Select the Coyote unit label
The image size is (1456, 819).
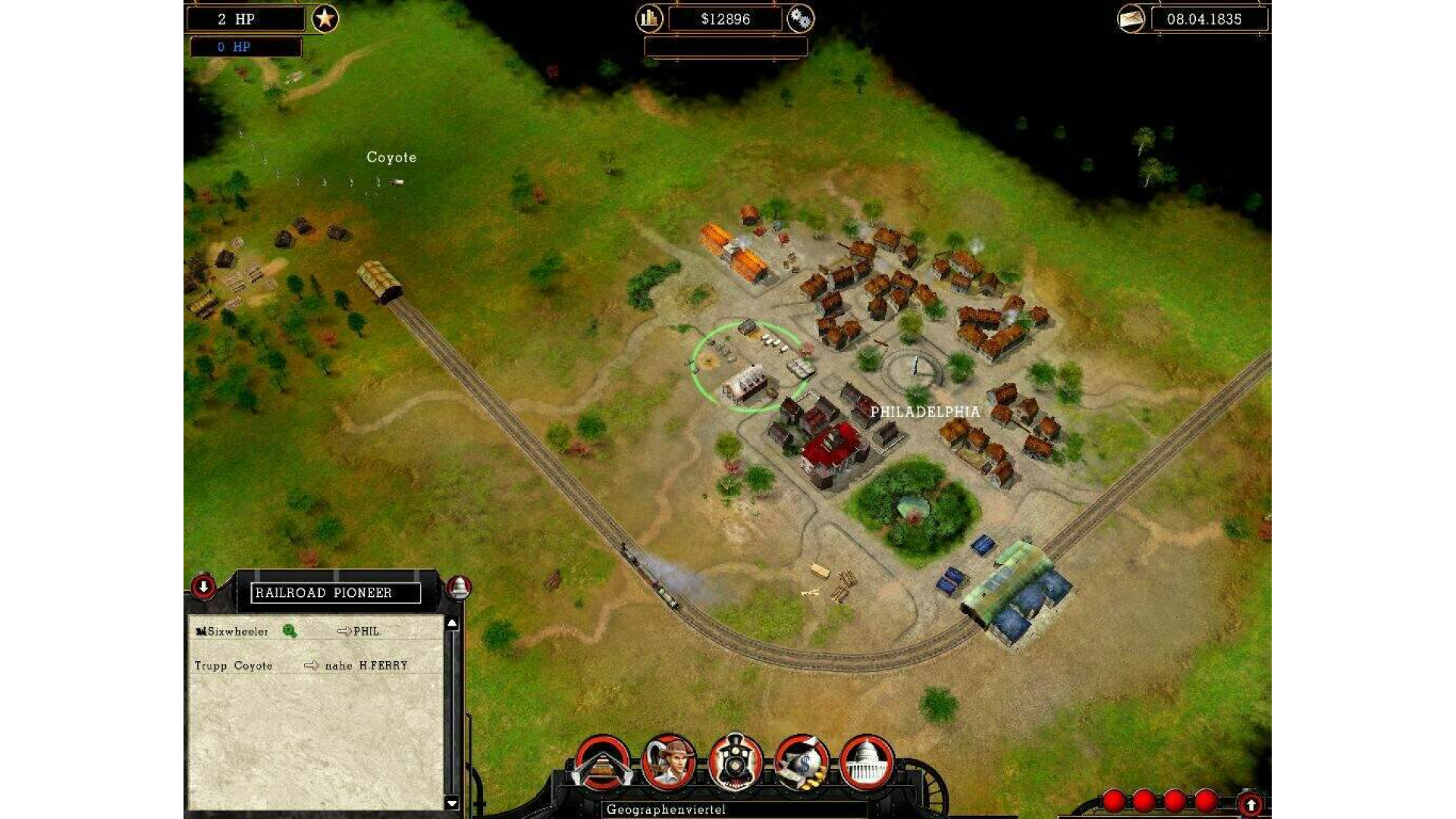[391, 157]
